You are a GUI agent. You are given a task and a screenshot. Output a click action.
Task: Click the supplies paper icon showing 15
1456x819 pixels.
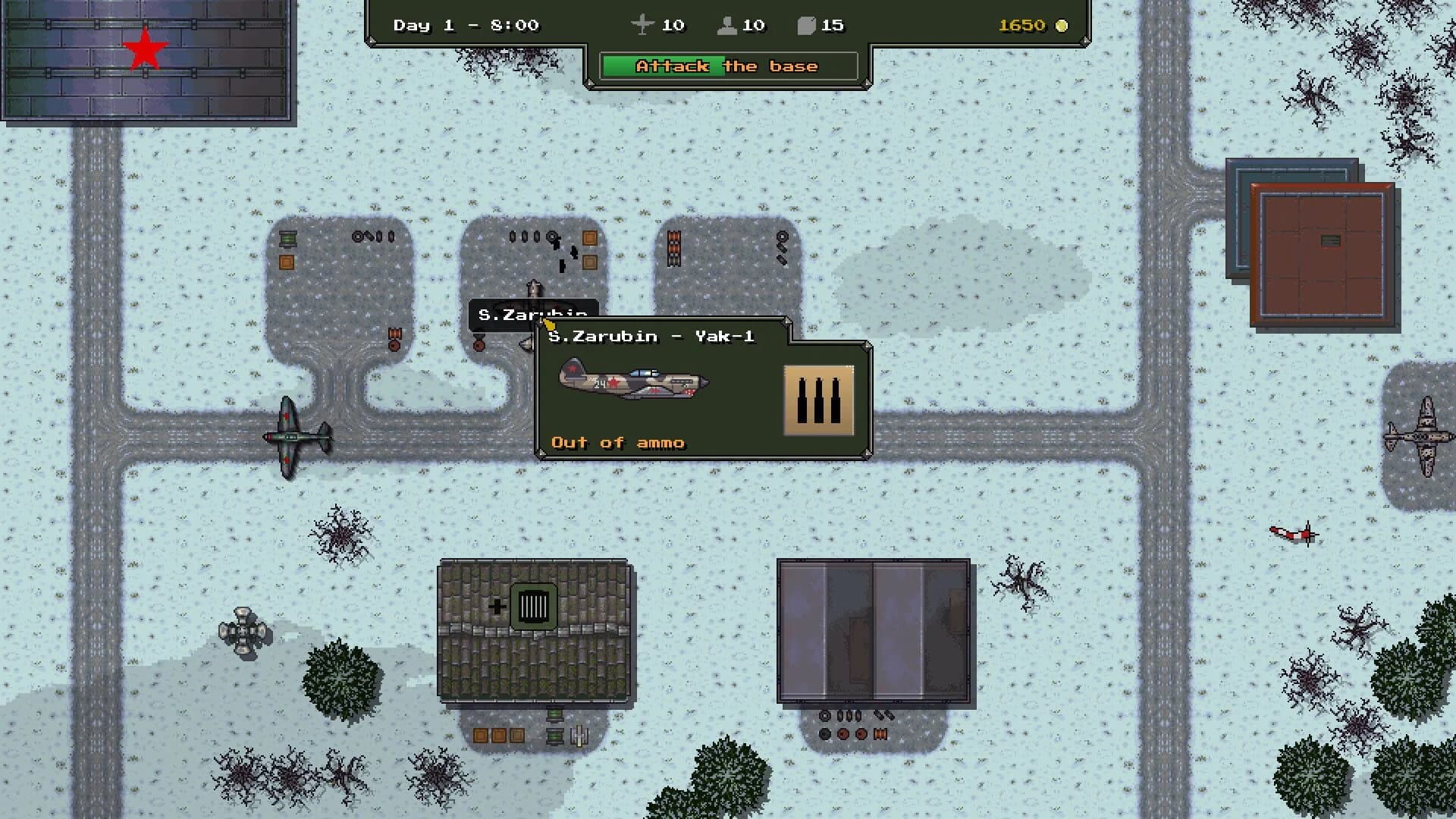coord(805,25)
